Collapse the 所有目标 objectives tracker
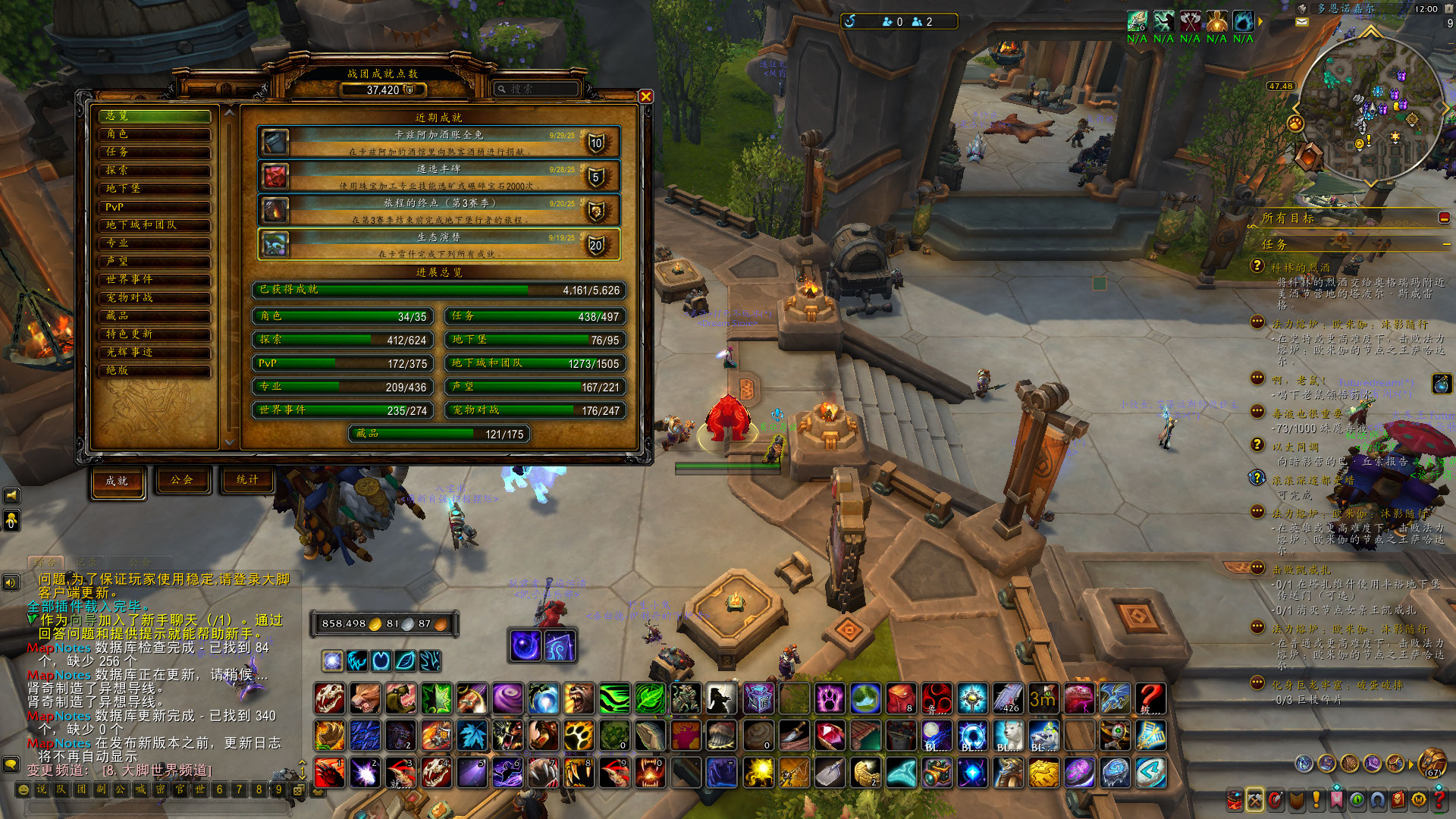 1444,218
